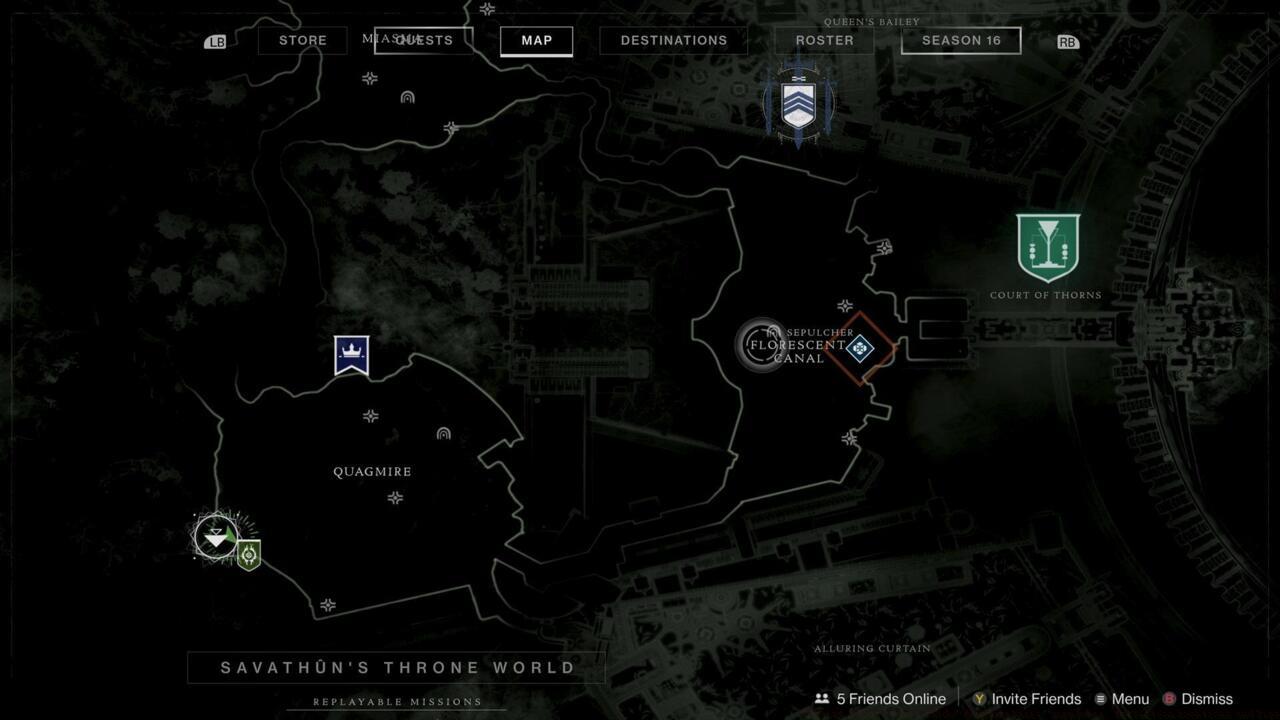Click the LB bumper icon

coord(215,41)
